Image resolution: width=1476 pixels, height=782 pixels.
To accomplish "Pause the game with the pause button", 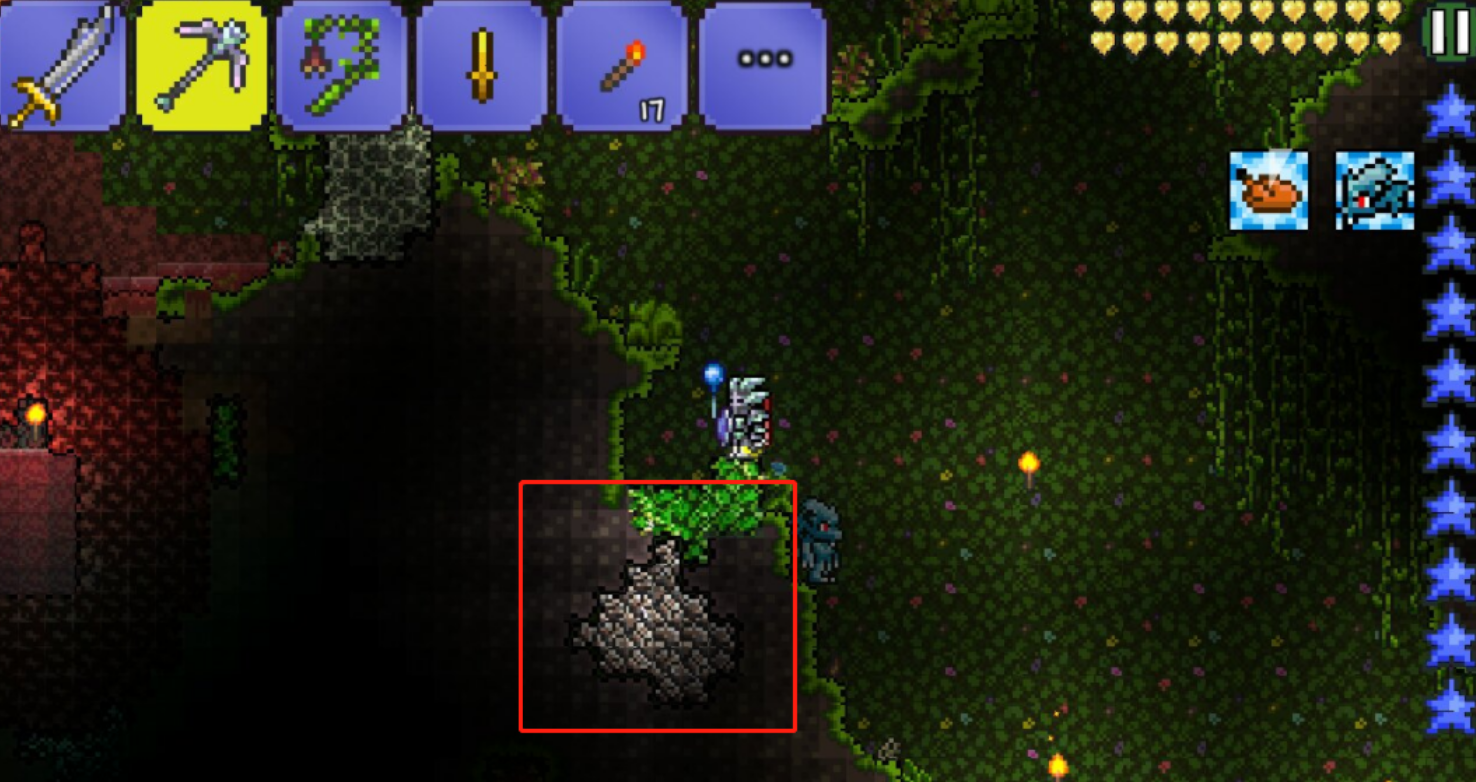I will coord(1448,32).
